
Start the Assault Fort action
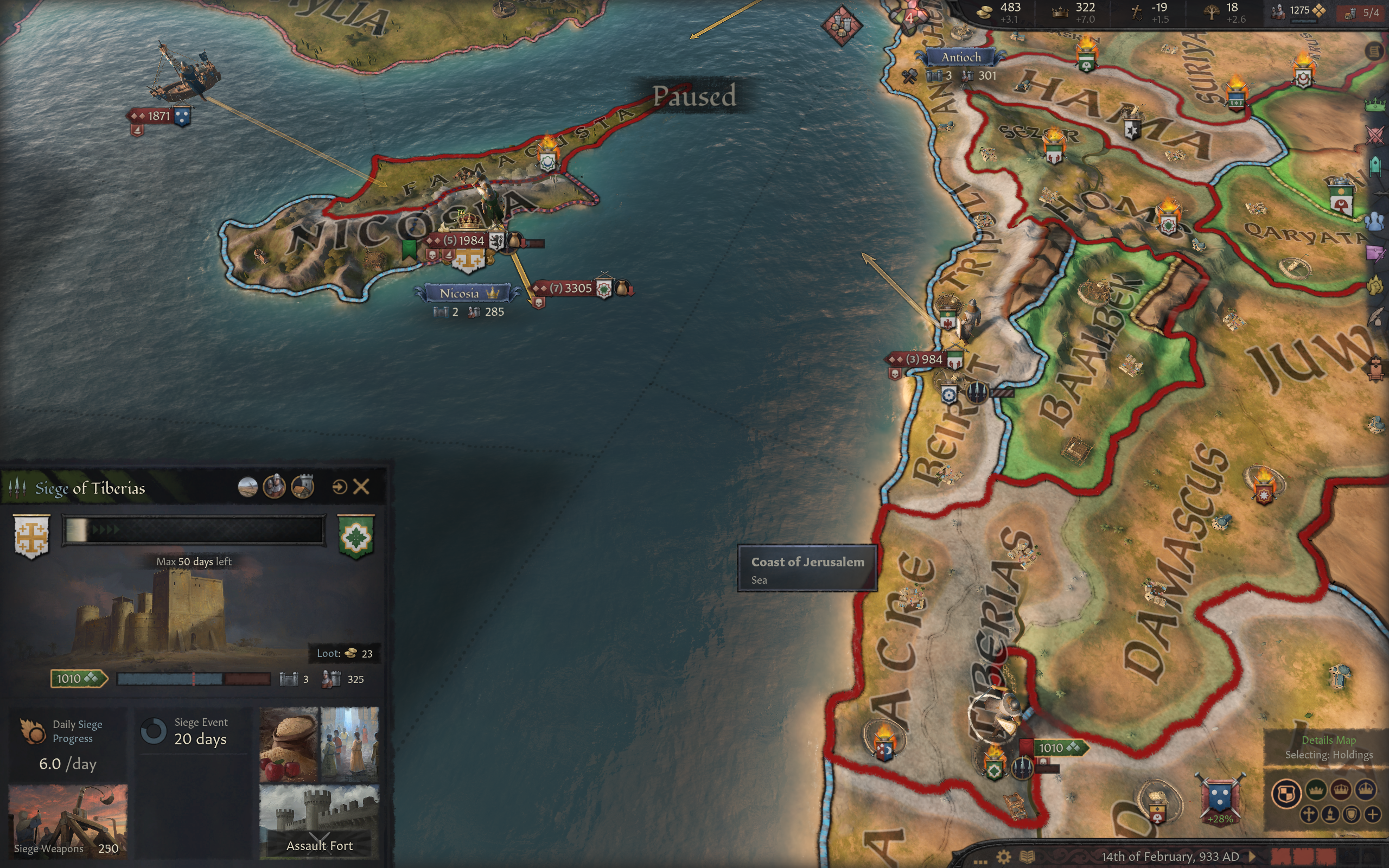[319, 821]
